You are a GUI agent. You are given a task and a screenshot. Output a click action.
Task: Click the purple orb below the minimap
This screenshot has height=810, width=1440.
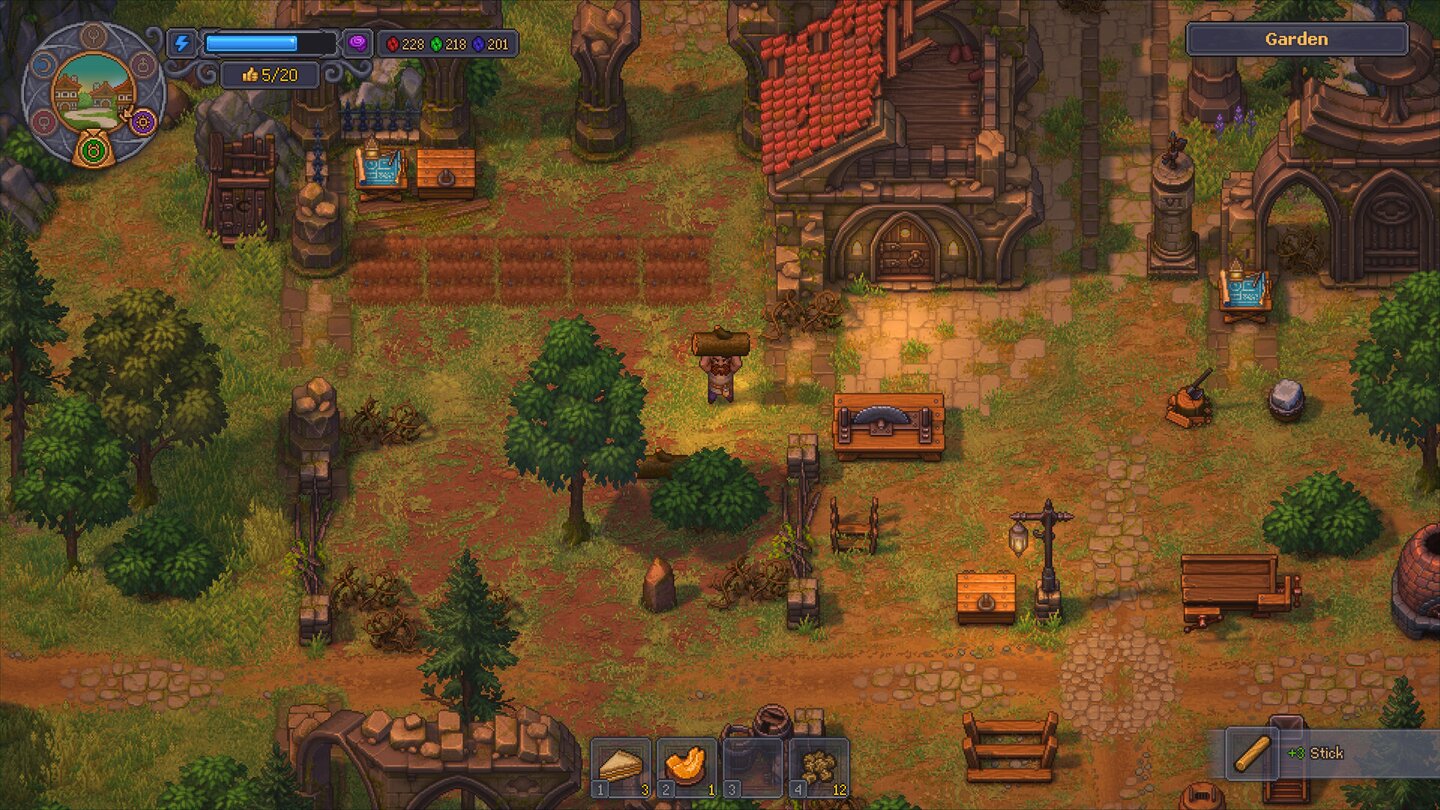(142, 122)
